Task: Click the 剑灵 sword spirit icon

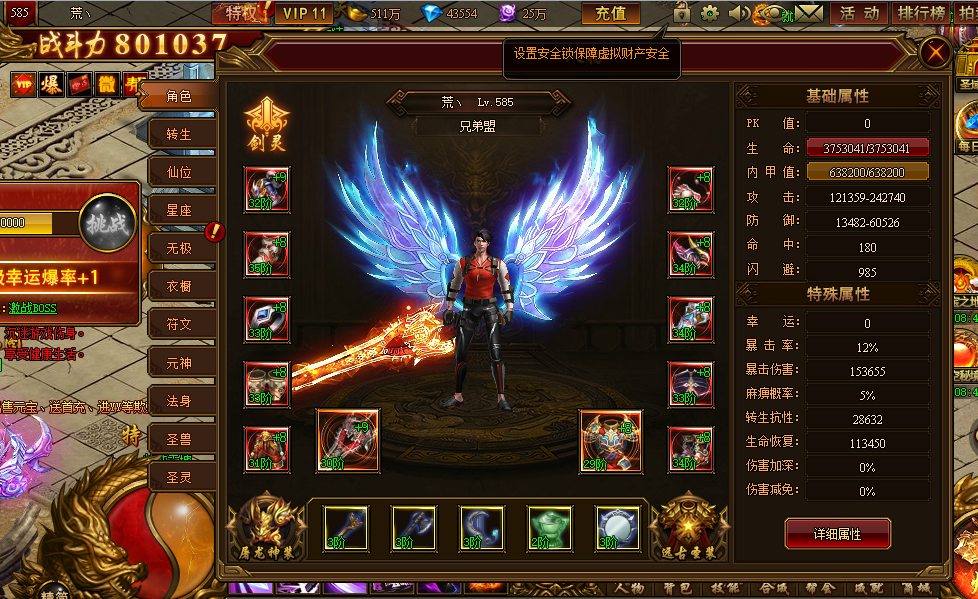Action: click(x=266, y=124)
